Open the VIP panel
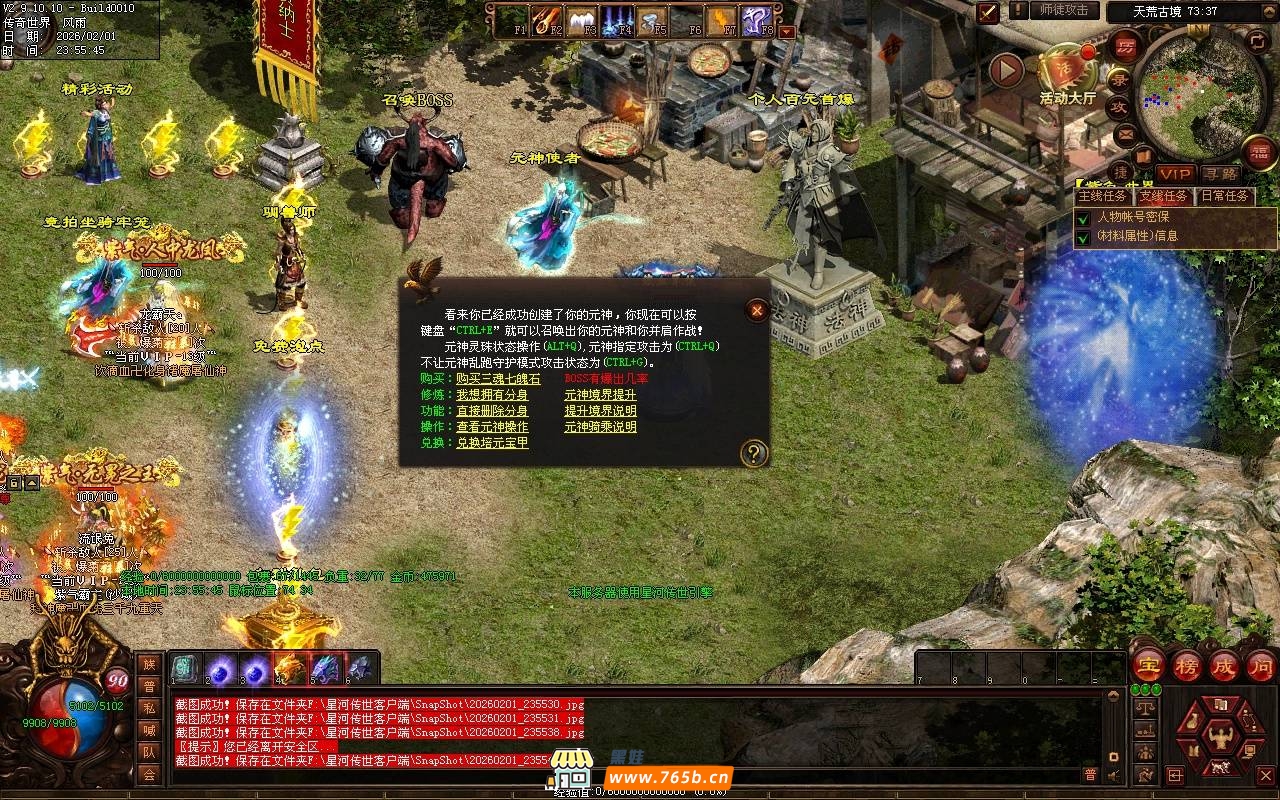Image resolution: width=1280 pixels, height=800 pixels. click(x=1175, y=174)
